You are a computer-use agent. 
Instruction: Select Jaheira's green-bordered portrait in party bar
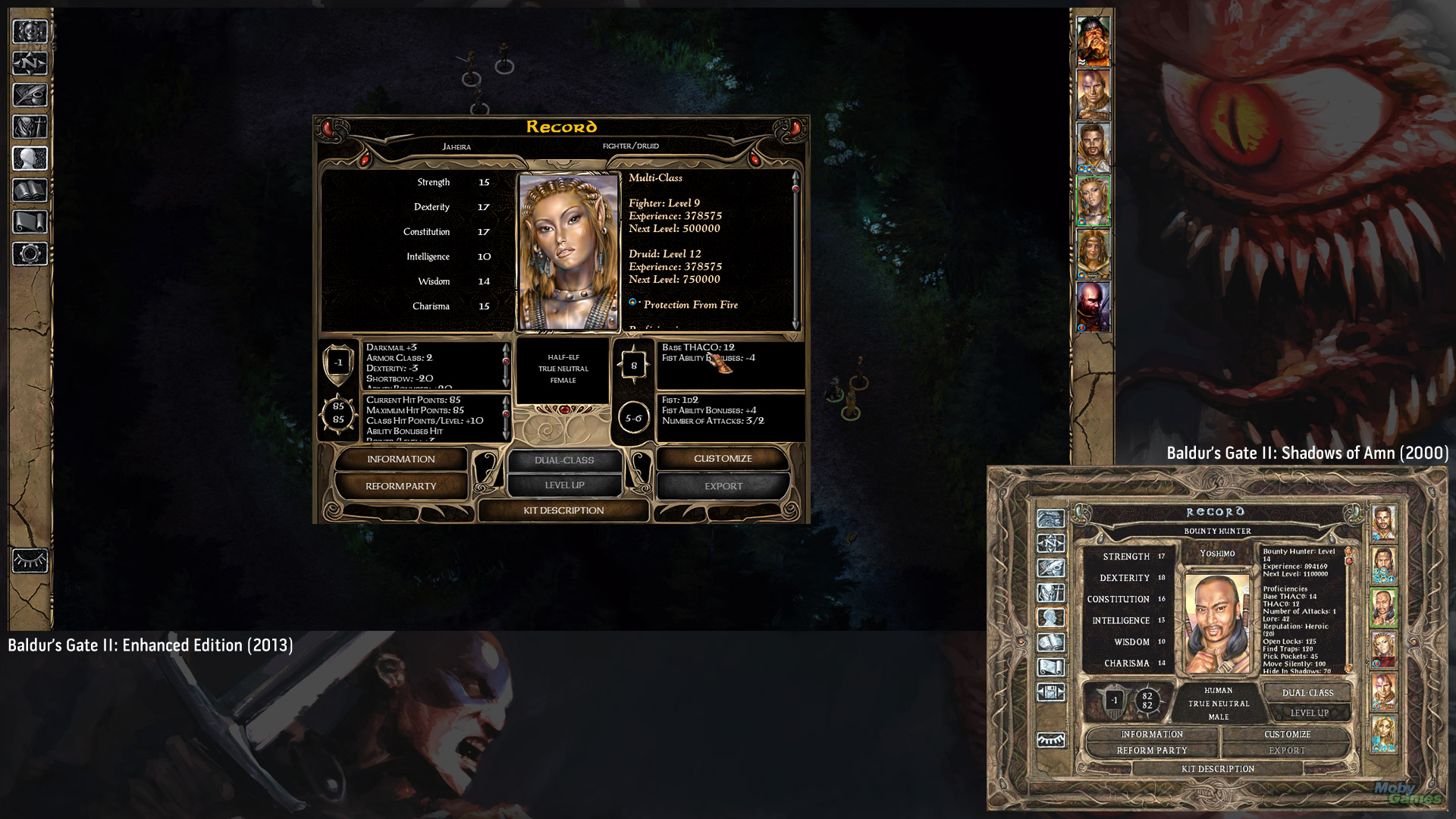click(1093, 201)
